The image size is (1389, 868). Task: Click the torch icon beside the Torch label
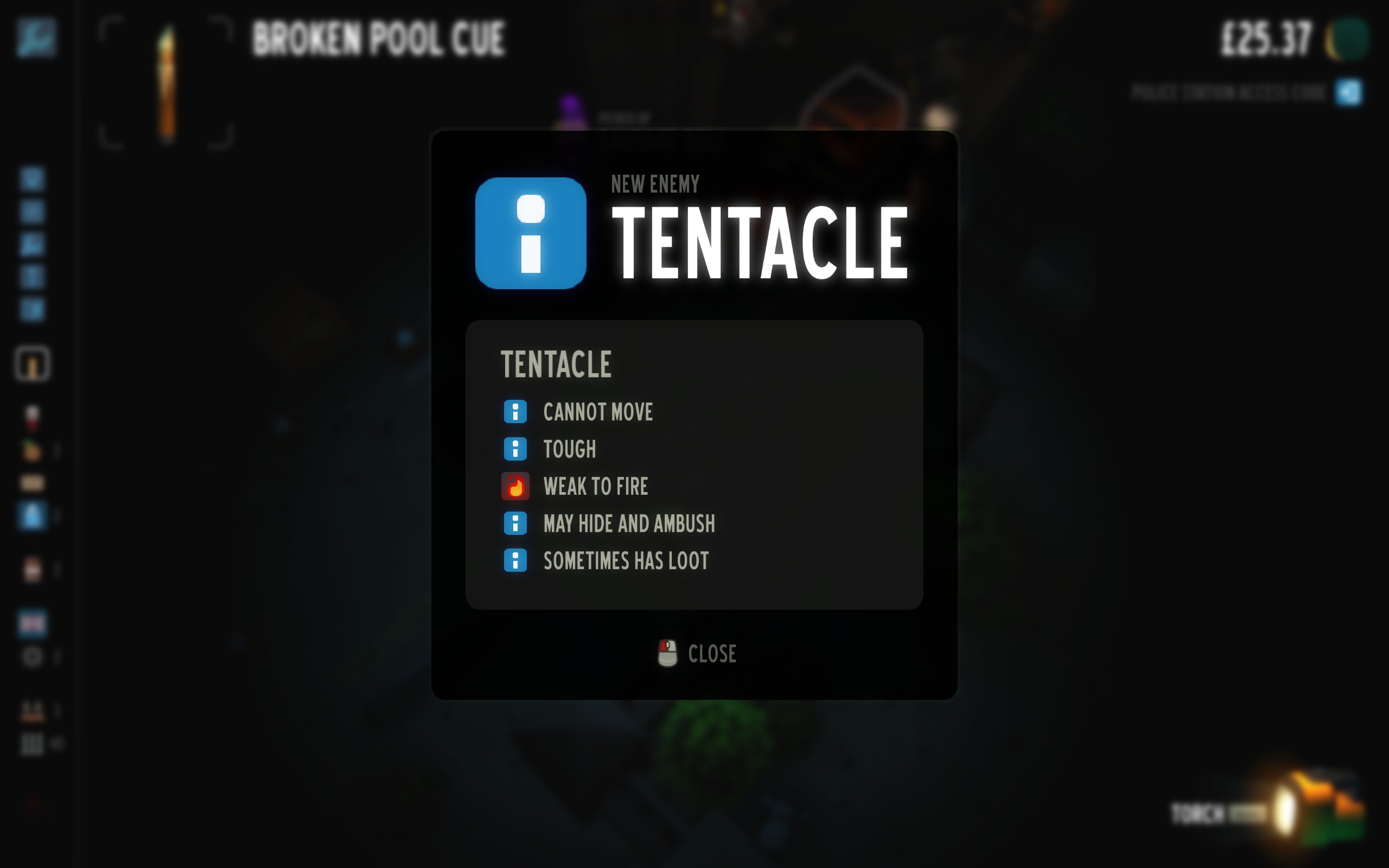coord(1286,812)
